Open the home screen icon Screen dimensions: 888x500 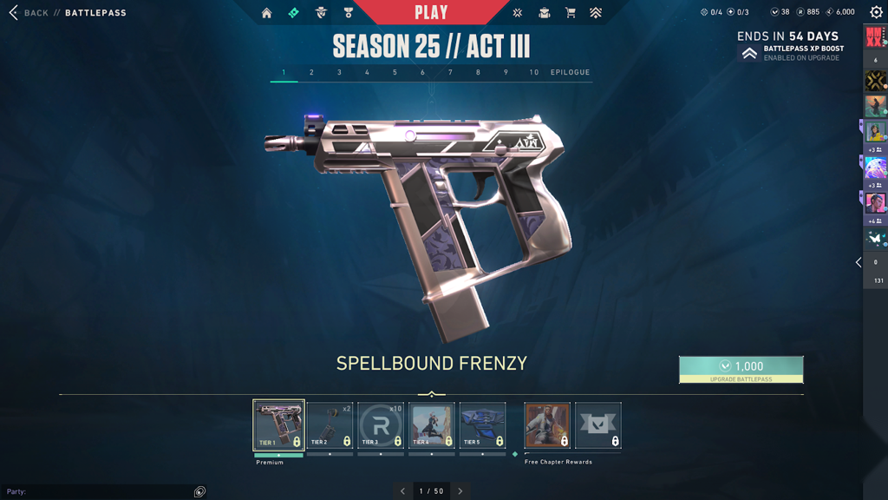266,13
